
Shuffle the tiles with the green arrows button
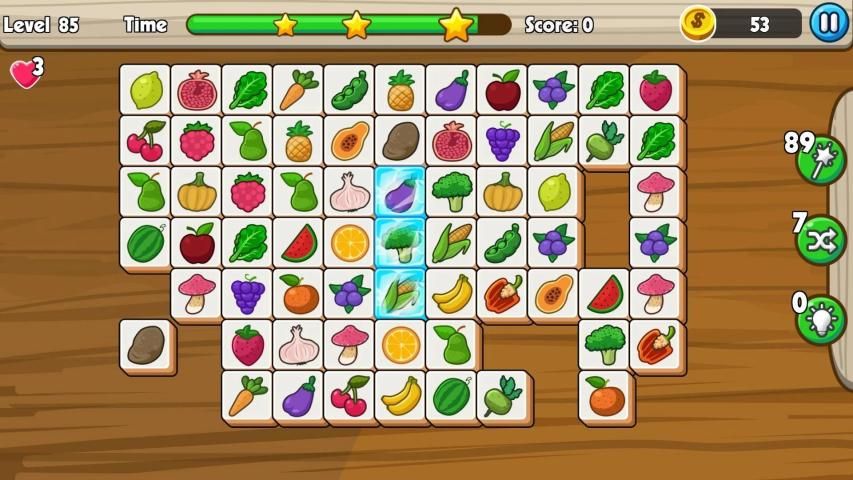pos(821,240)
